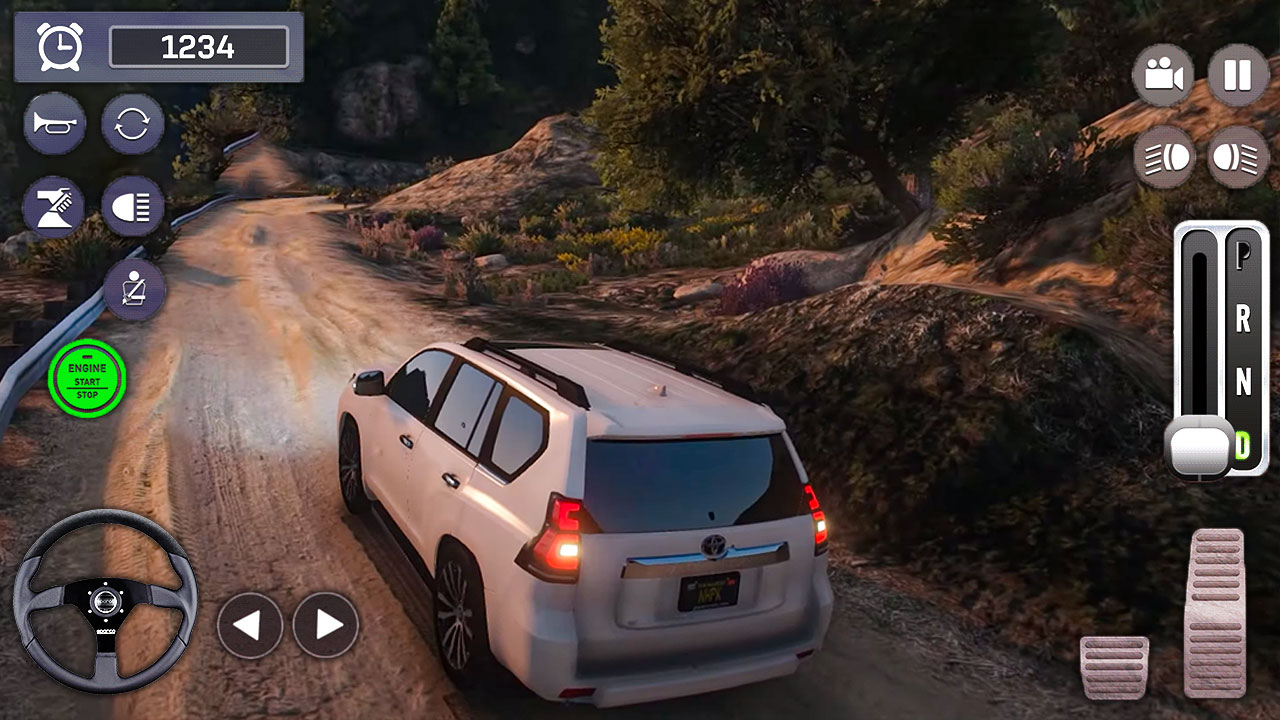Click the circular arrows reset button
The width and height of the screenshot is (1280, 720).
[x=132, y=124]
